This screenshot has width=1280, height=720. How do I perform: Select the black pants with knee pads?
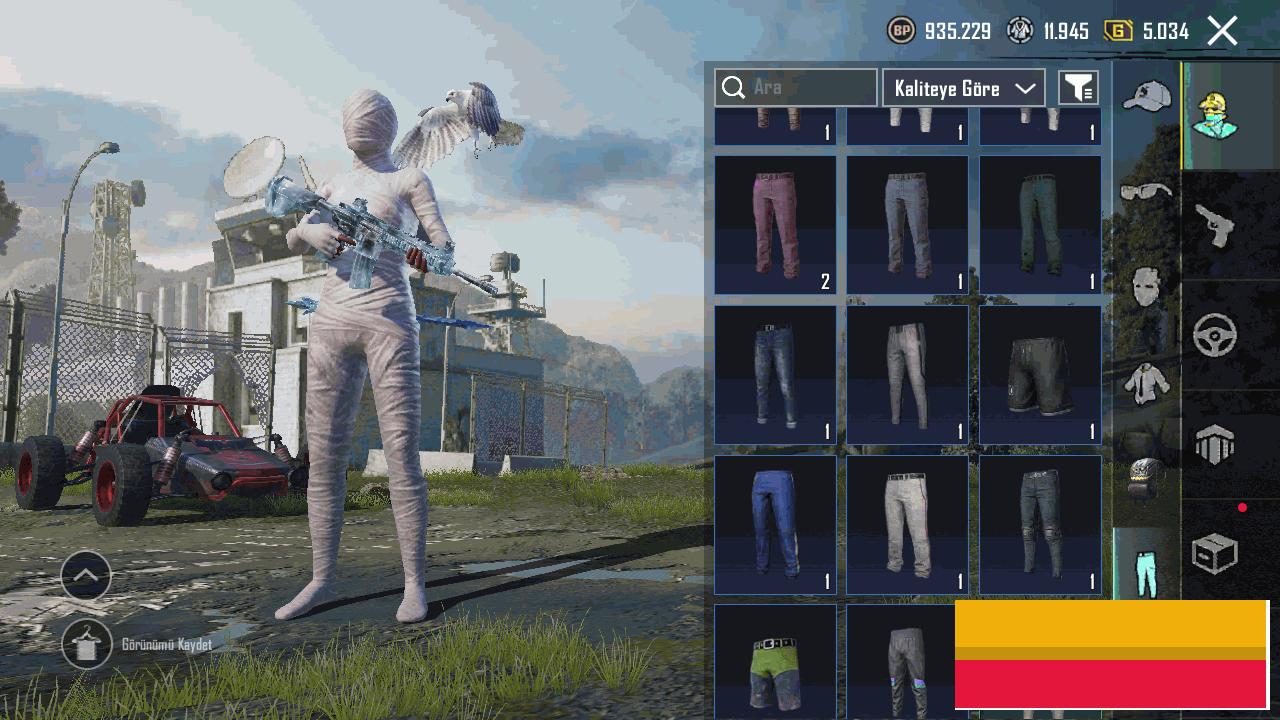(1040, 524)
